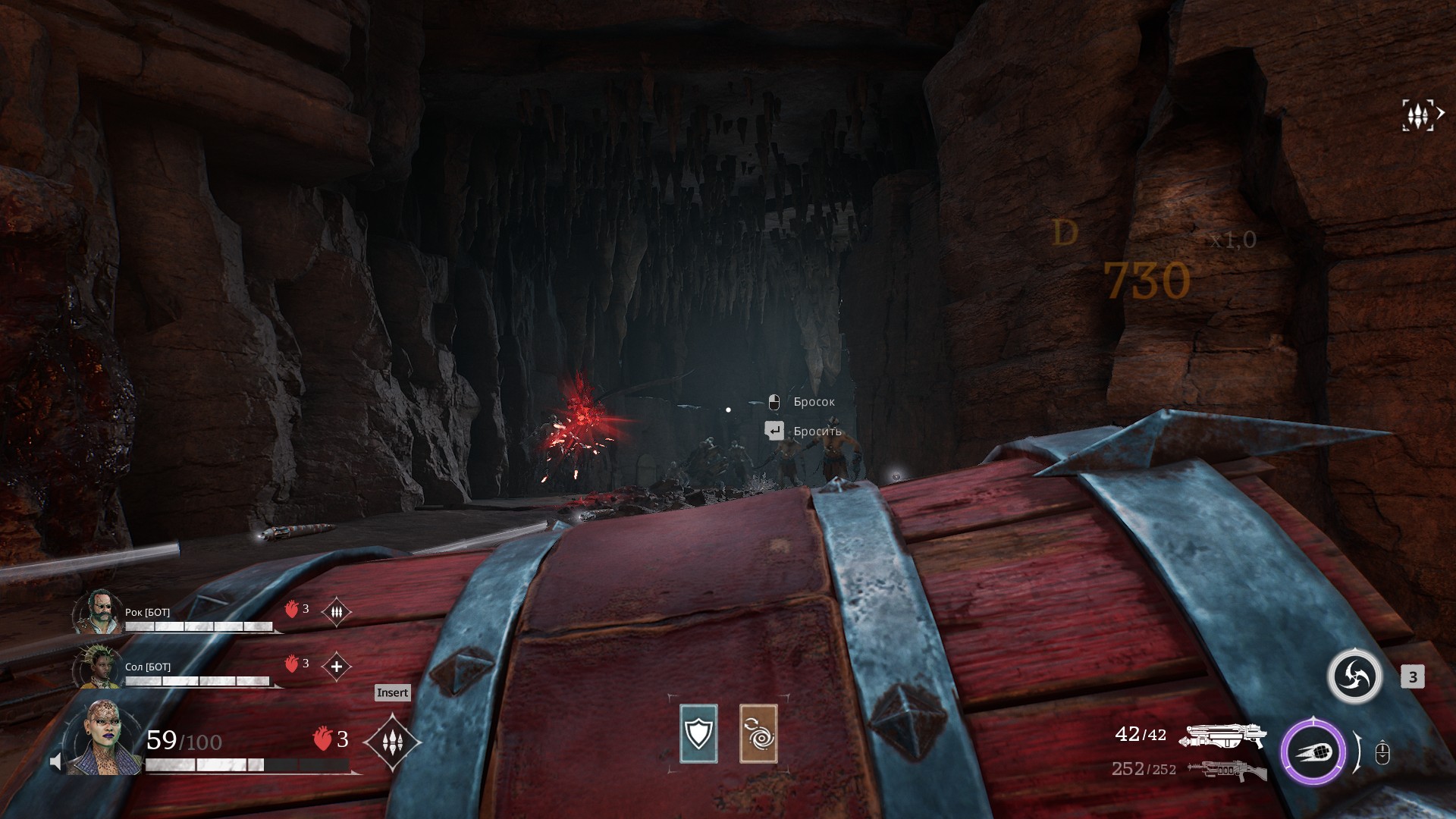The width and height of the screenshot is (1456, 819).
Task: Activate the purple comet ability icon
Action: click(x=1313, y=752)
